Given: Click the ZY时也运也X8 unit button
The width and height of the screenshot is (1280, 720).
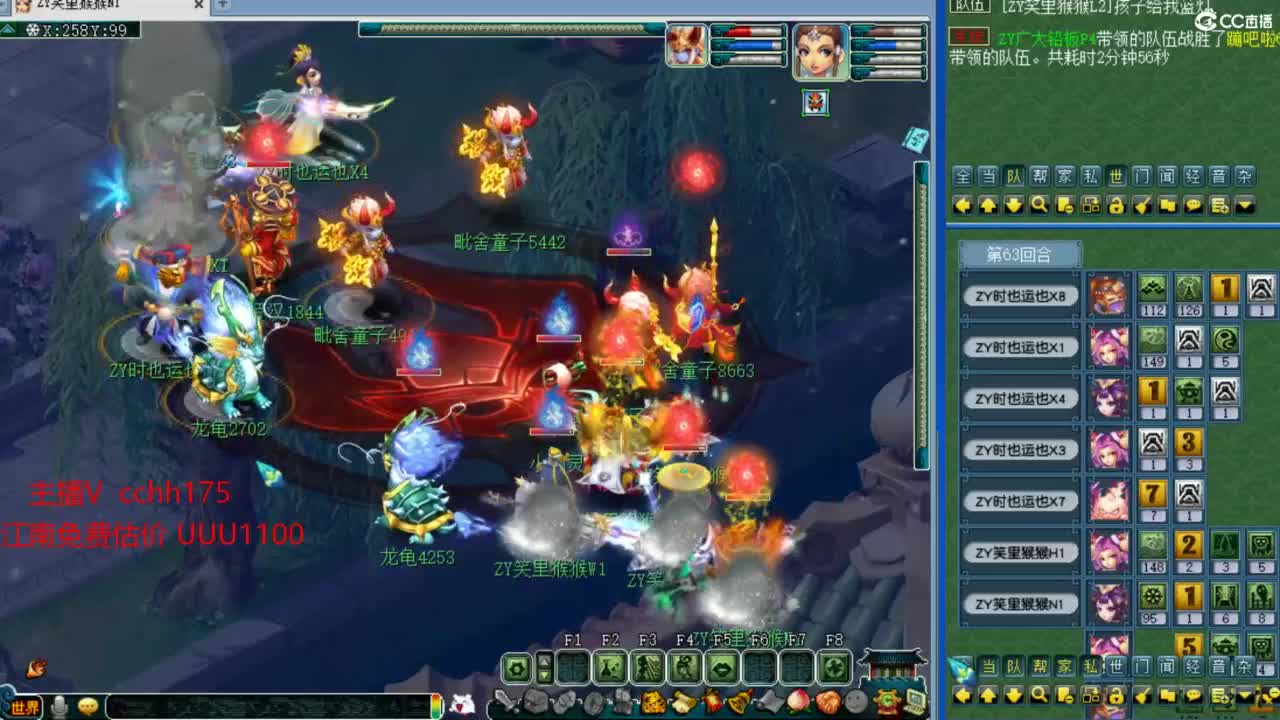Looking at the screenshot, I should point(1019,295).
